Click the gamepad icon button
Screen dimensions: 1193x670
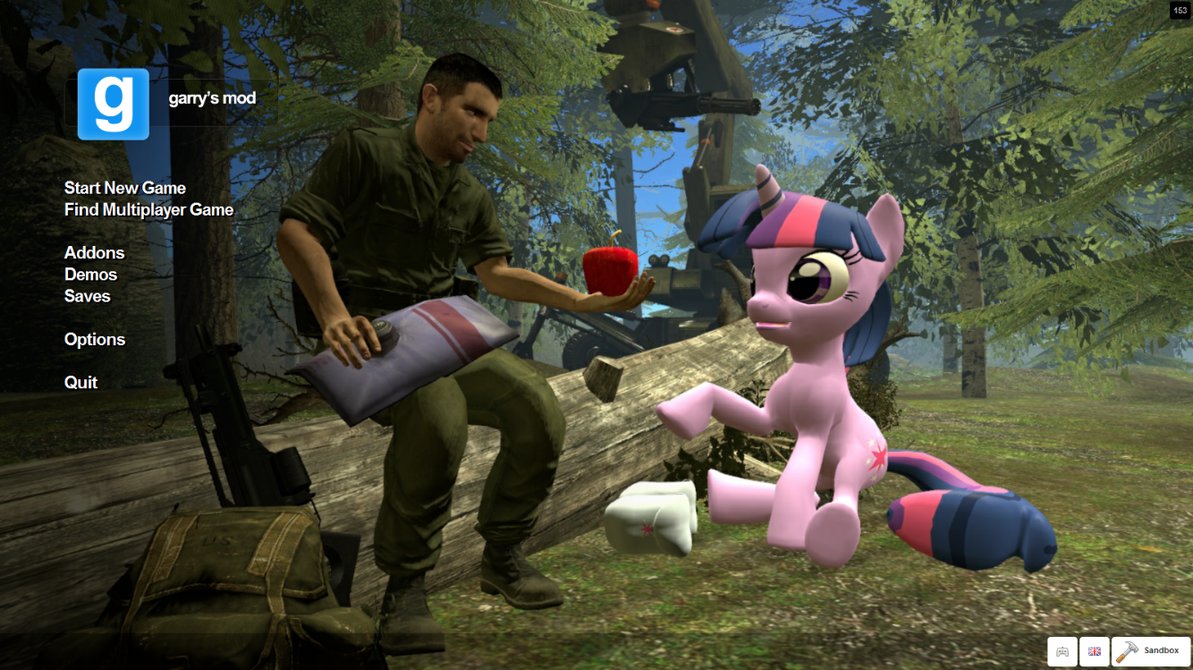click(1062, 651)
